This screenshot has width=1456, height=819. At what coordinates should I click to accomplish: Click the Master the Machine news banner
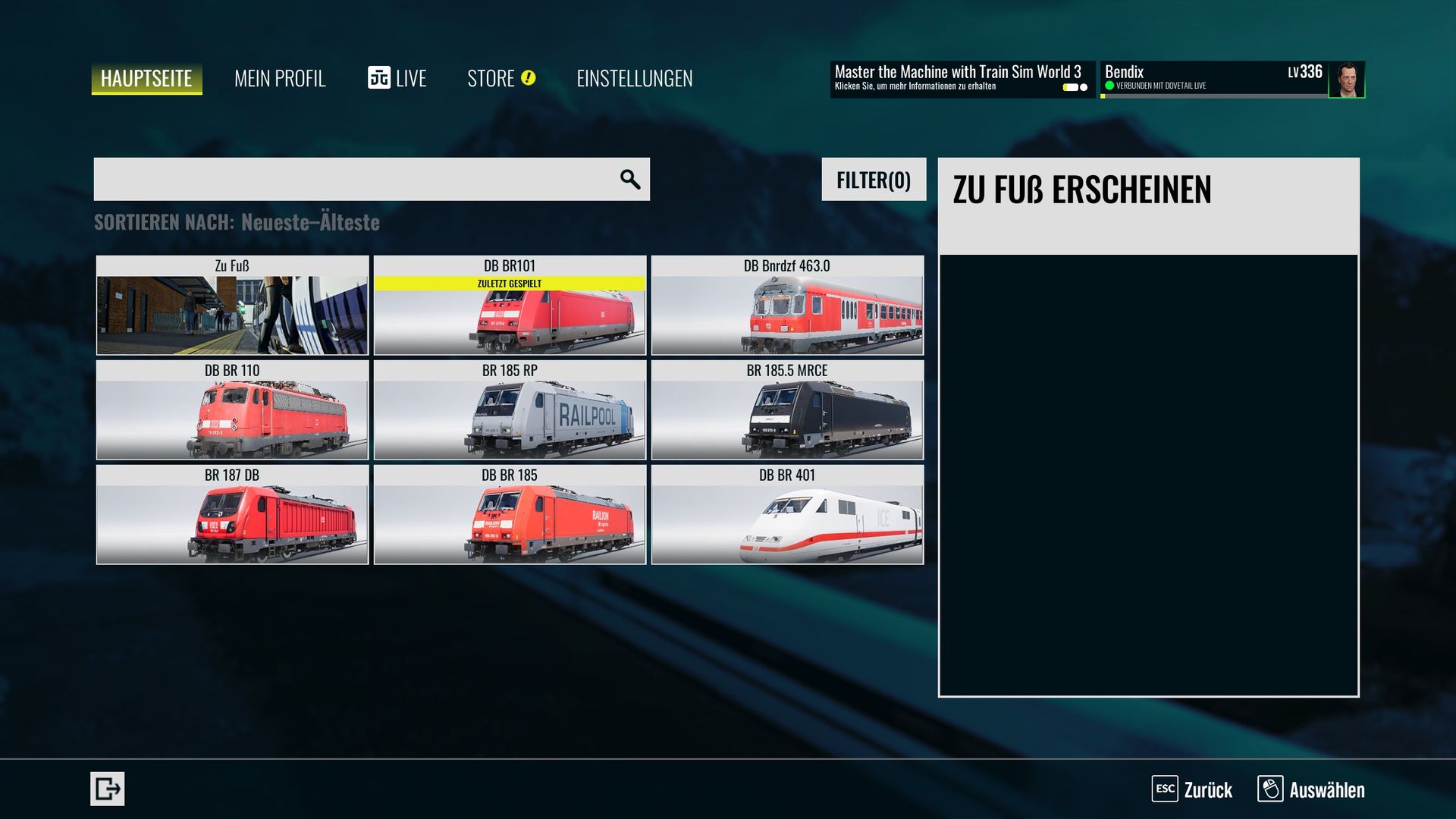[962, 79]
